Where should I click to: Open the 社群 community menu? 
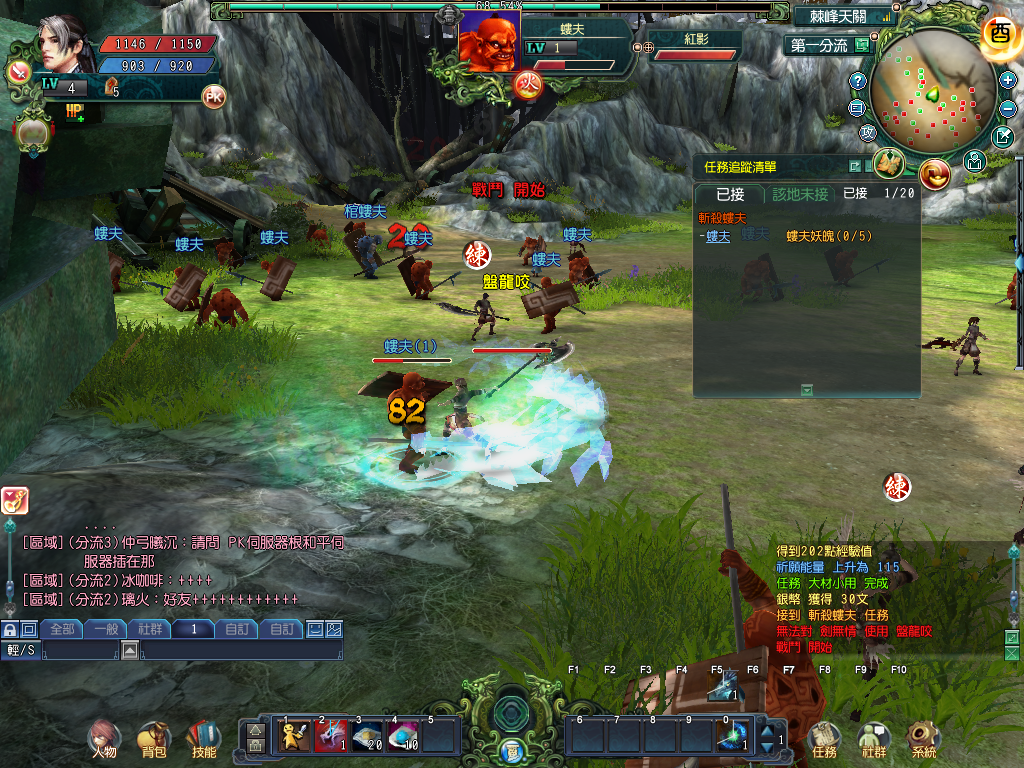tap(874, 739)
